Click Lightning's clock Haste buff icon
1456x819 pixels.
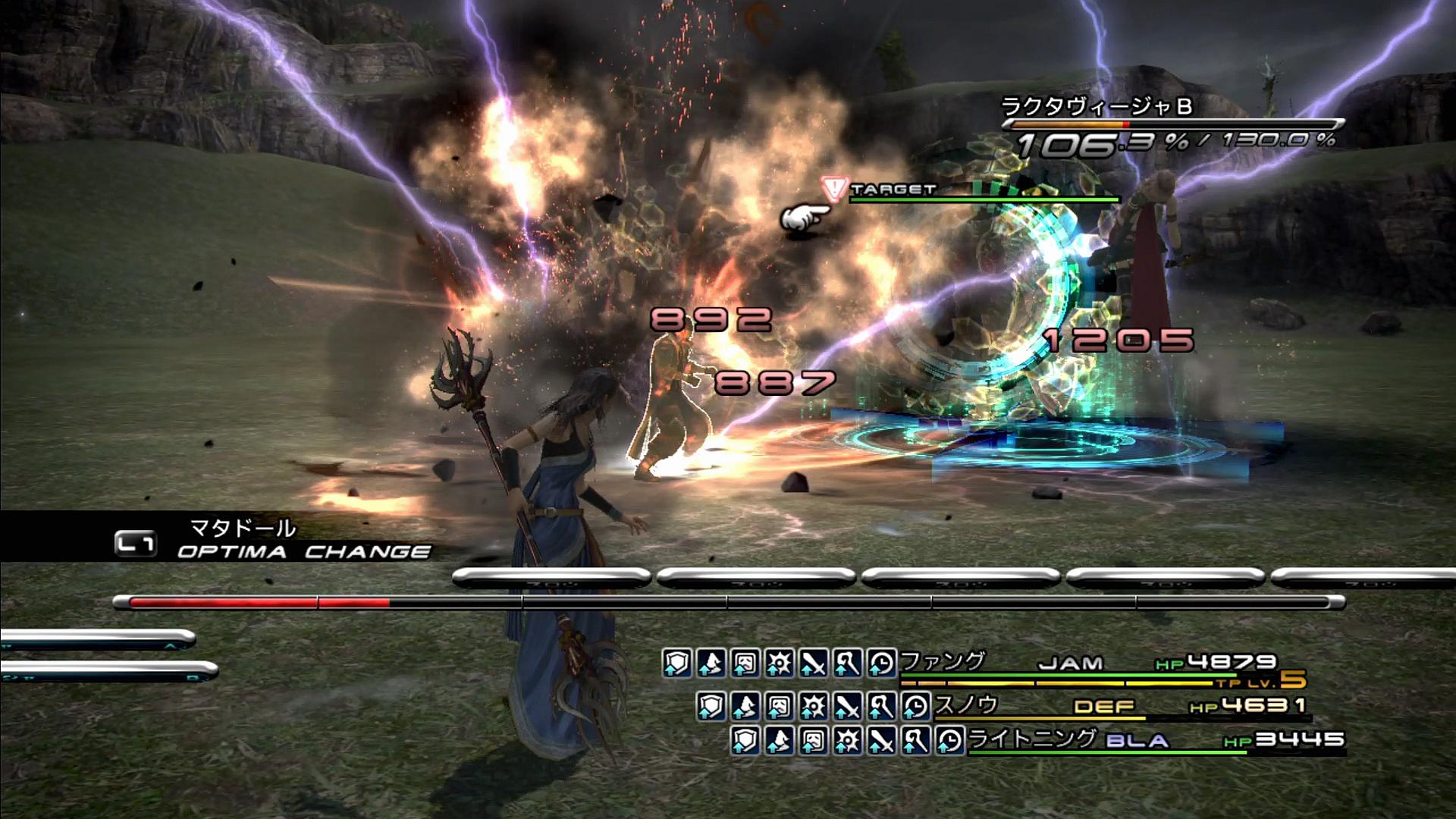click(x=949, y=740)
